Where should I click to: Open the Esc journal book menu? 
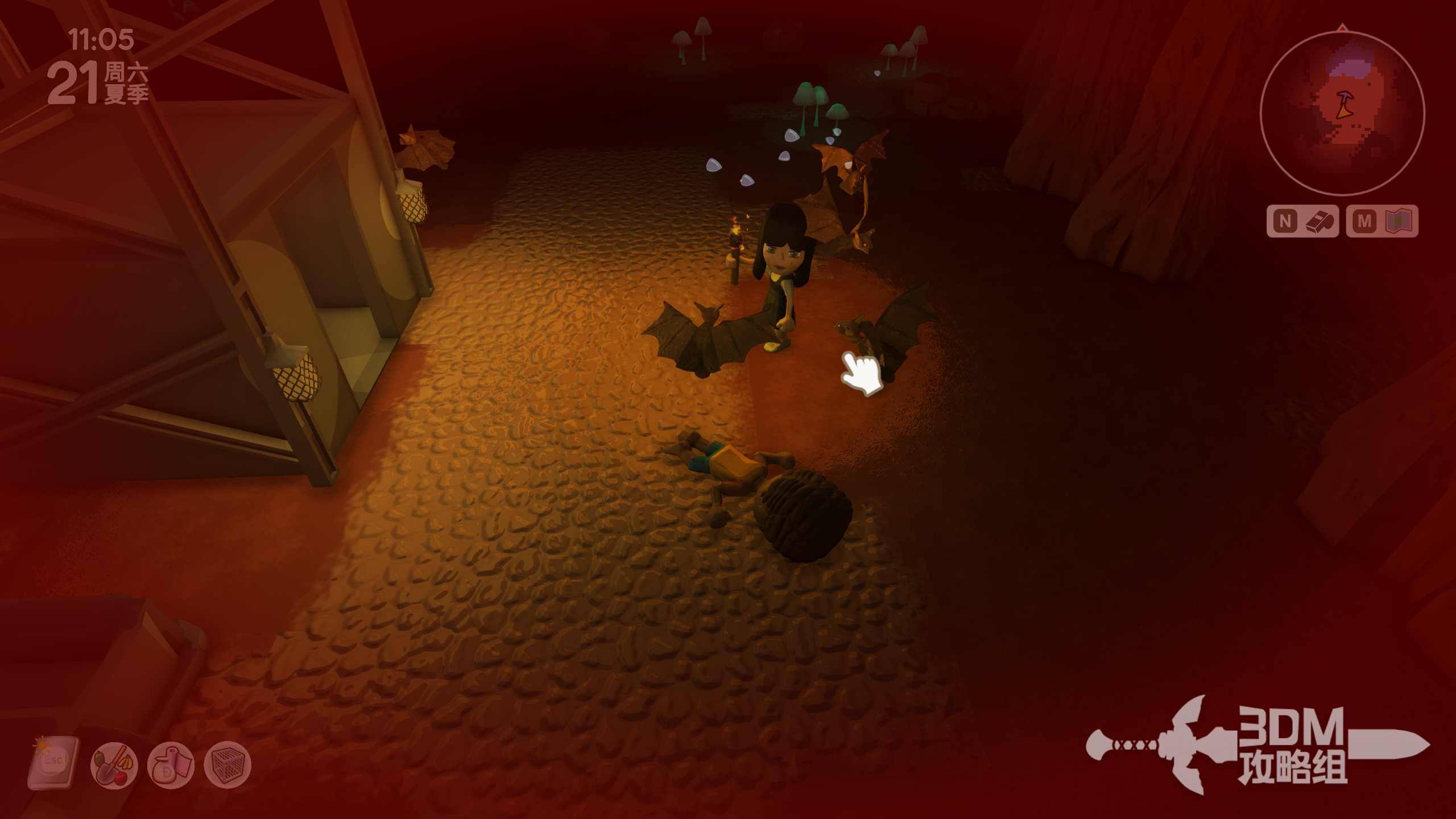coord(54,763)
